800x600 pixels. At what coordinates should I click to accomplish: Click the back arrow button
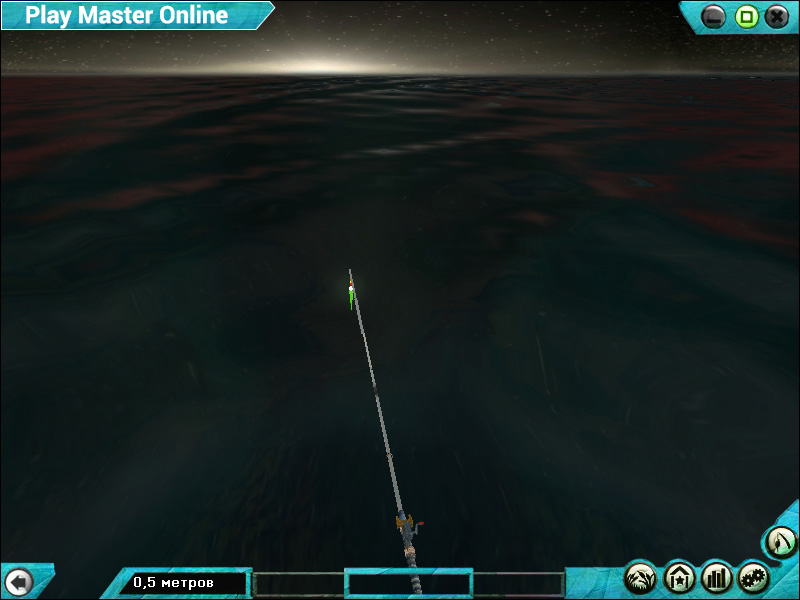19,582
